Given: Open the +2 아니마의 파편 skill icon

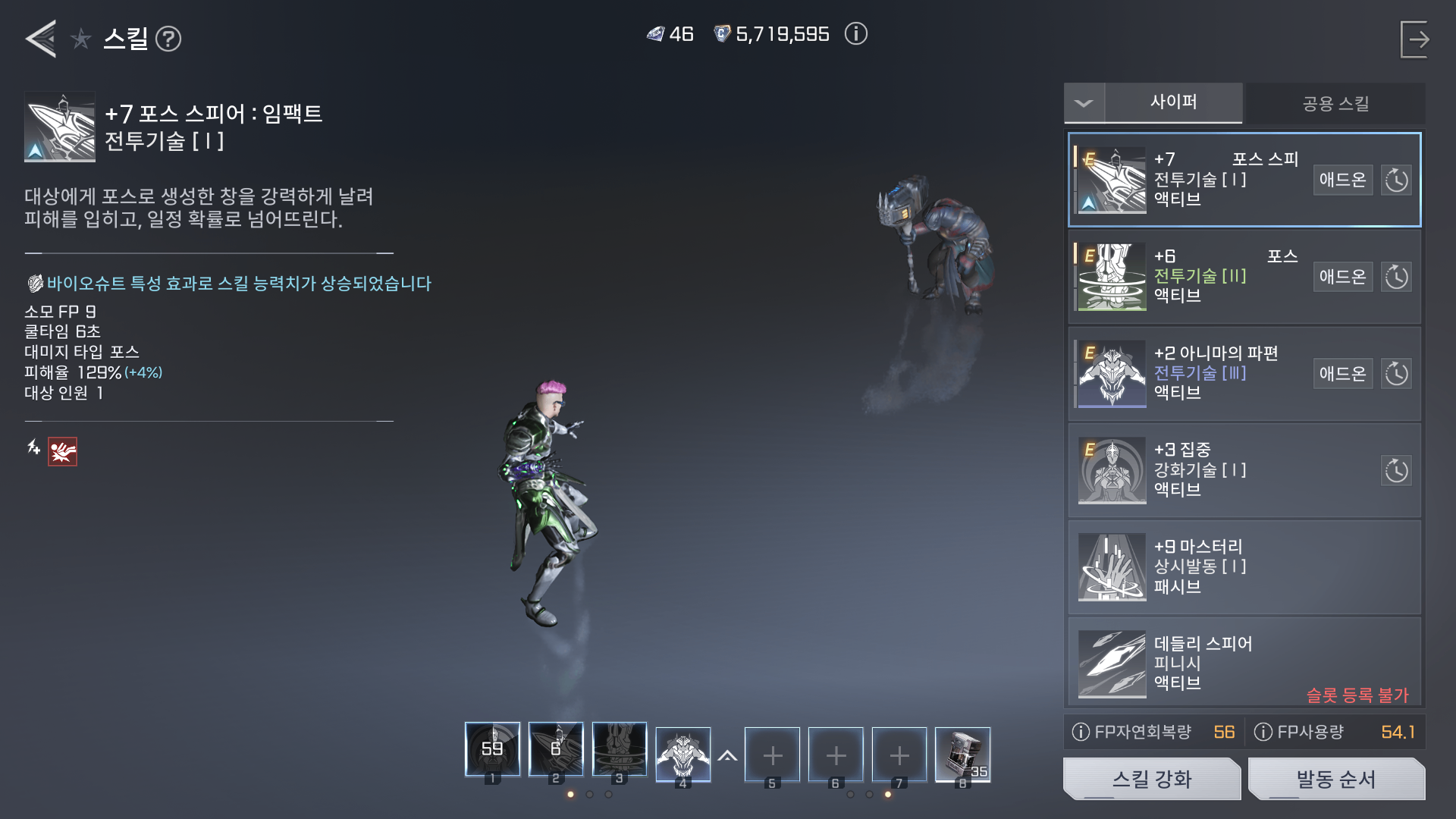Looking at the screenshot, I should pyautogui.click(x=1111, y=373).
